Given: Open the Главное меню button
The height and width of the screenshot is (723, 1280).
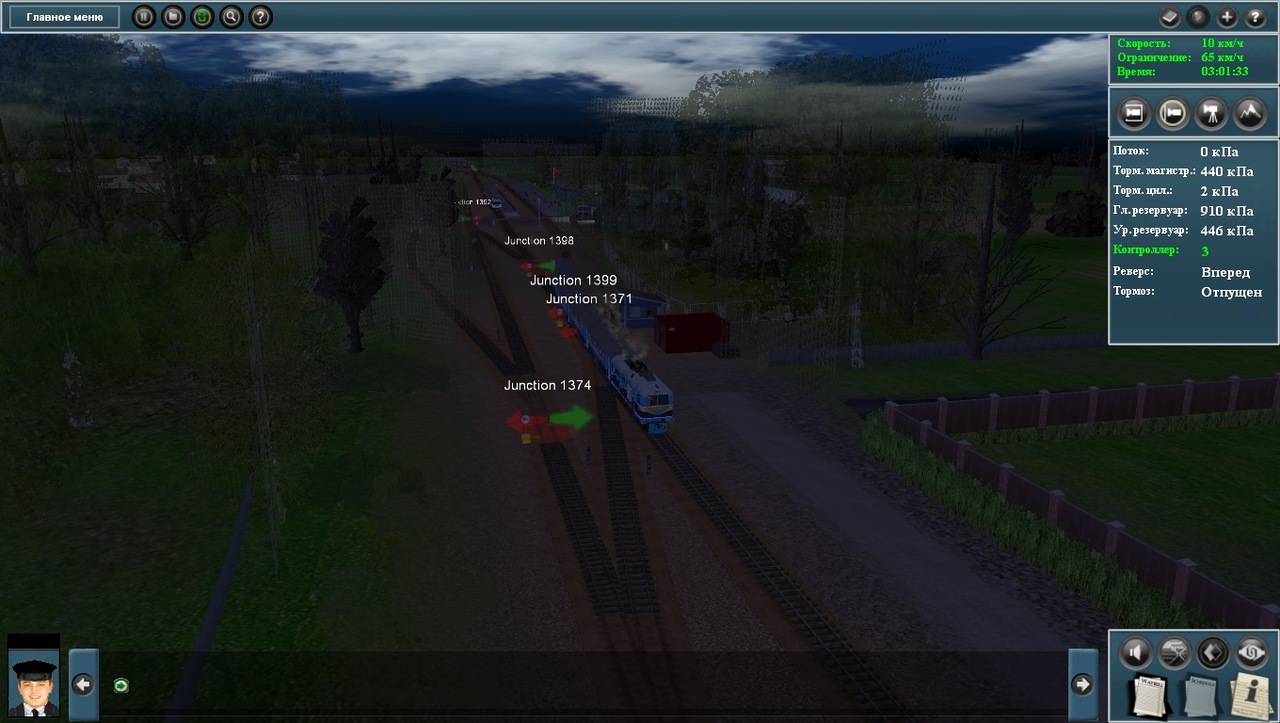Looking at the screenshot, I should tap(64, 17).
